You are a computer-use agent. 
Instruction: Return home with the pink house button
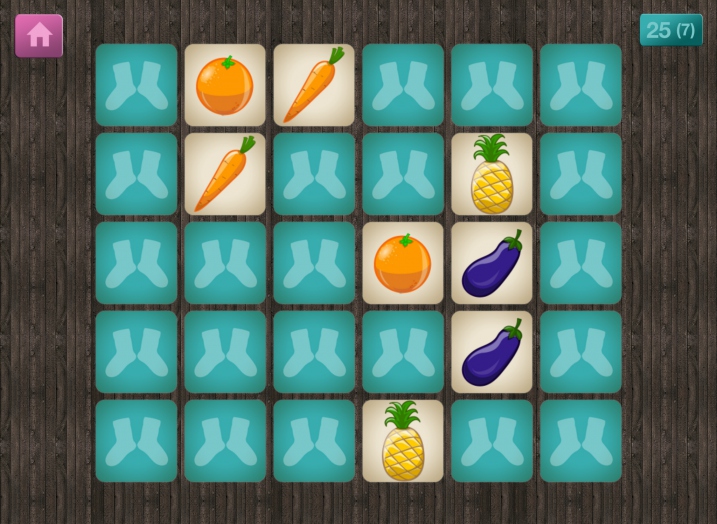[x=39, y=35]
